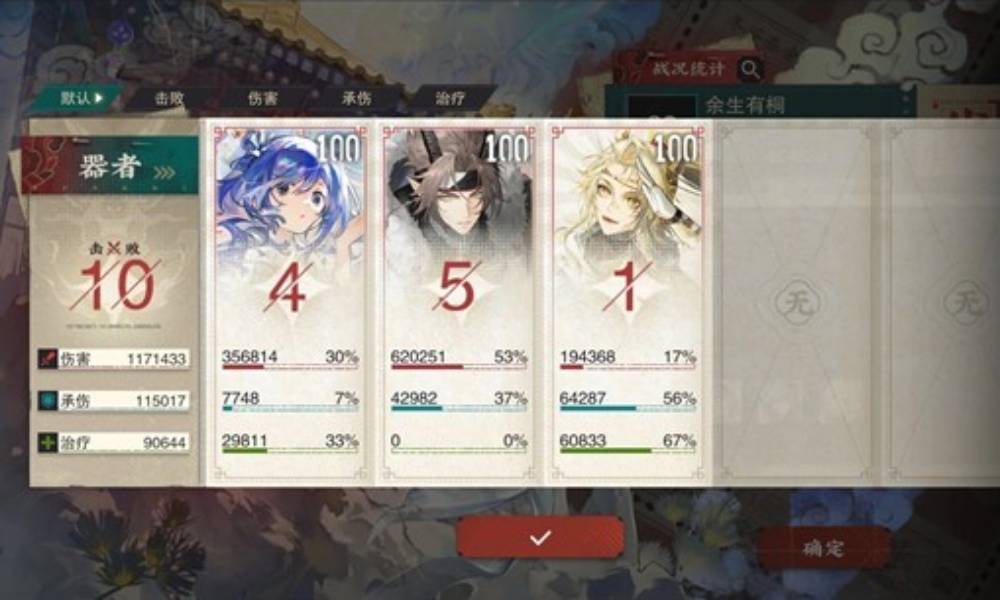Open the 战况统计 battle statistics search

coord(750,69)
